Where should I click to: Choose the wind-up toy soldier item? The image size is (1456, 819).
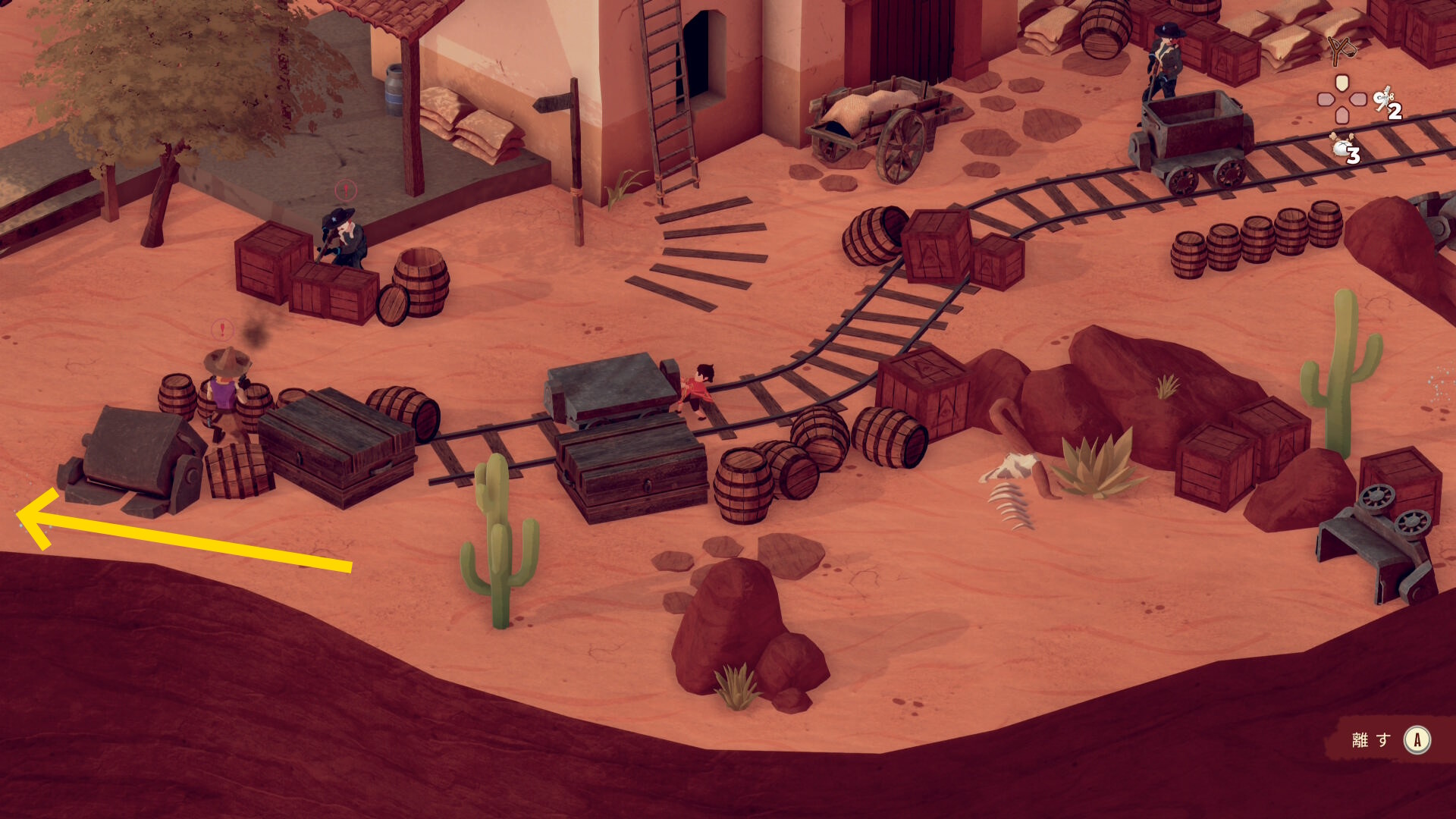click(1385, 100)
